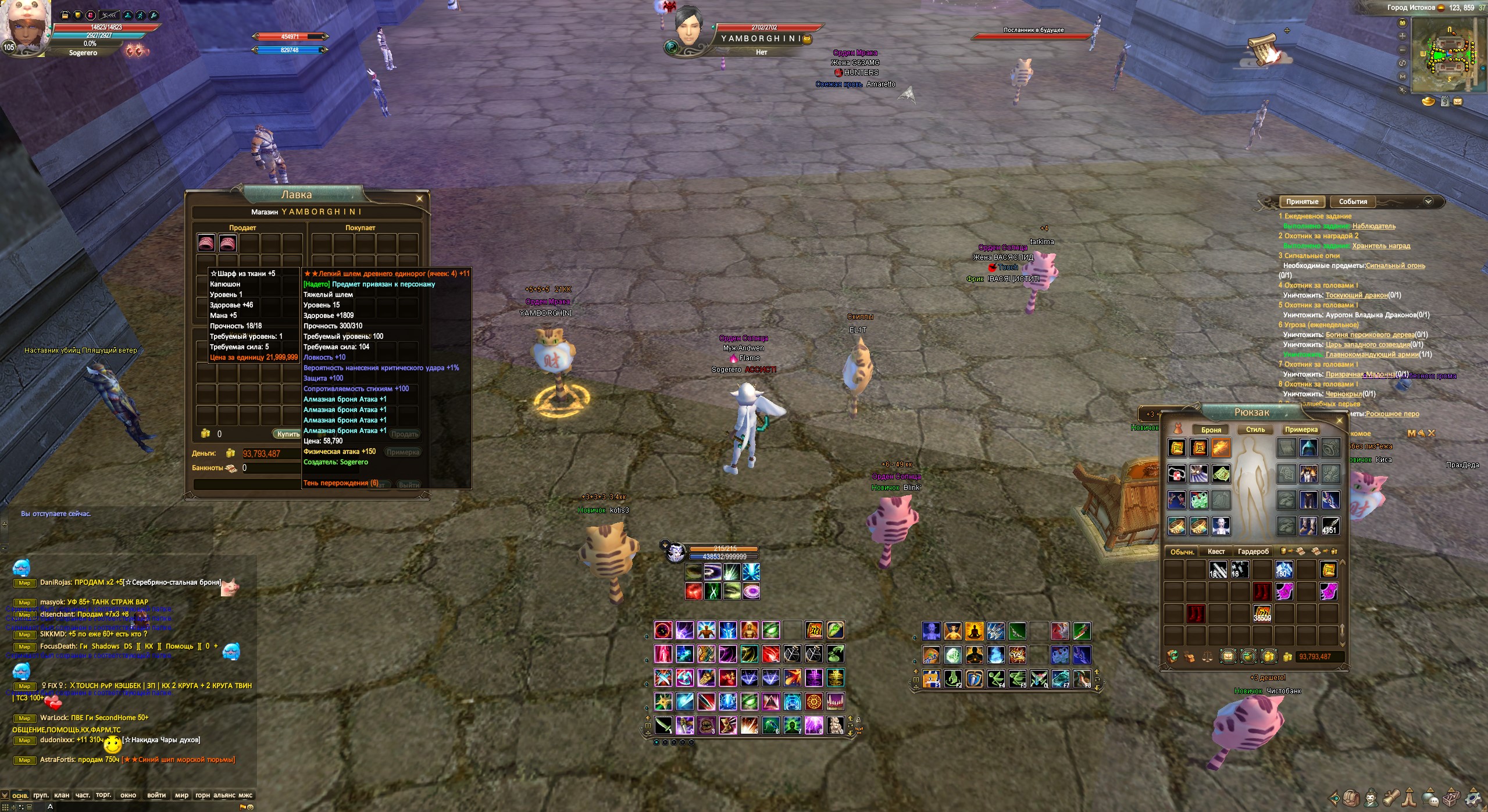The height and width of the screenshot is (812, 1488).
Task: Click the YAMBORGHINI target portrait
Action: click(x=689, y=28)
